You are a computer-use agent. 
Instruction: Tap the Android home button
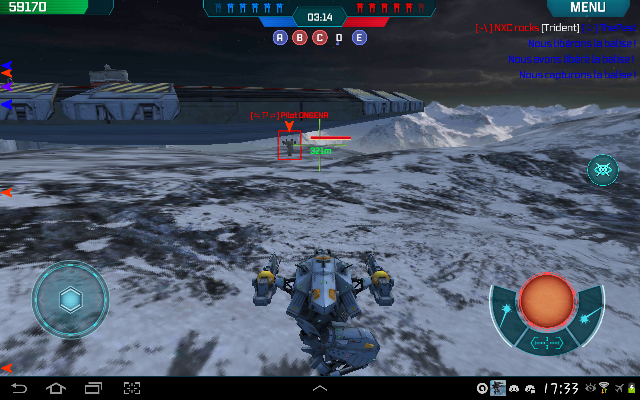click(x=55, y=388)
